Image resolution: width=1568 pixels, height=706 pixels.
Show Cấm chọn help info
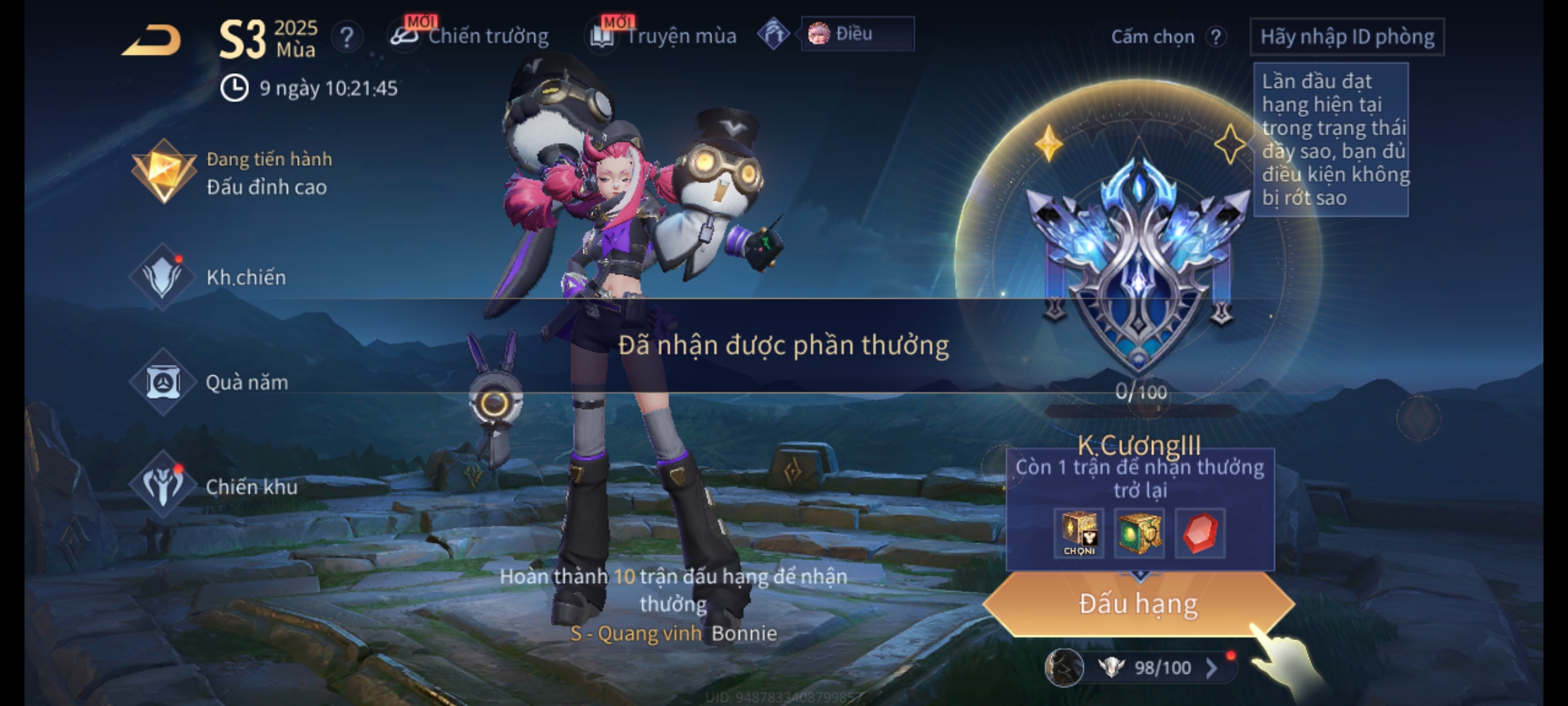(1216, 37)
